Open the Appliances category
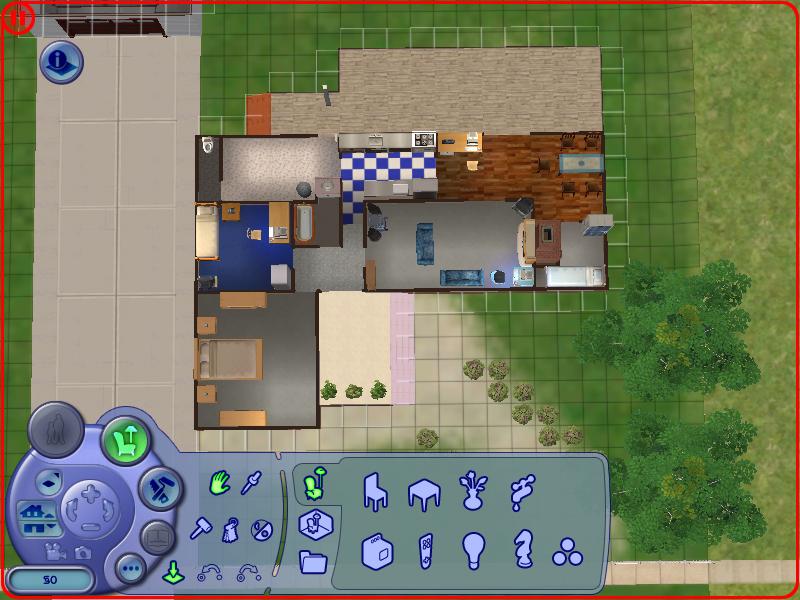The image size is (800, 600). point(376,550)
